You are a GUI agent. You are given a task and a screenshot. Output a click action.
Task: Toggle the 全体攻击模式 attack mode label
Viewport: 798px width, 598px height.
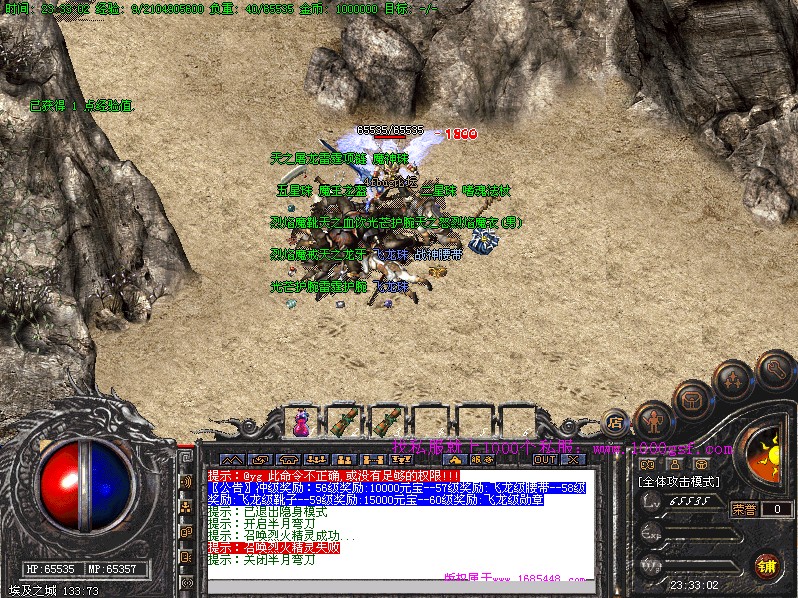pos(676,481)
